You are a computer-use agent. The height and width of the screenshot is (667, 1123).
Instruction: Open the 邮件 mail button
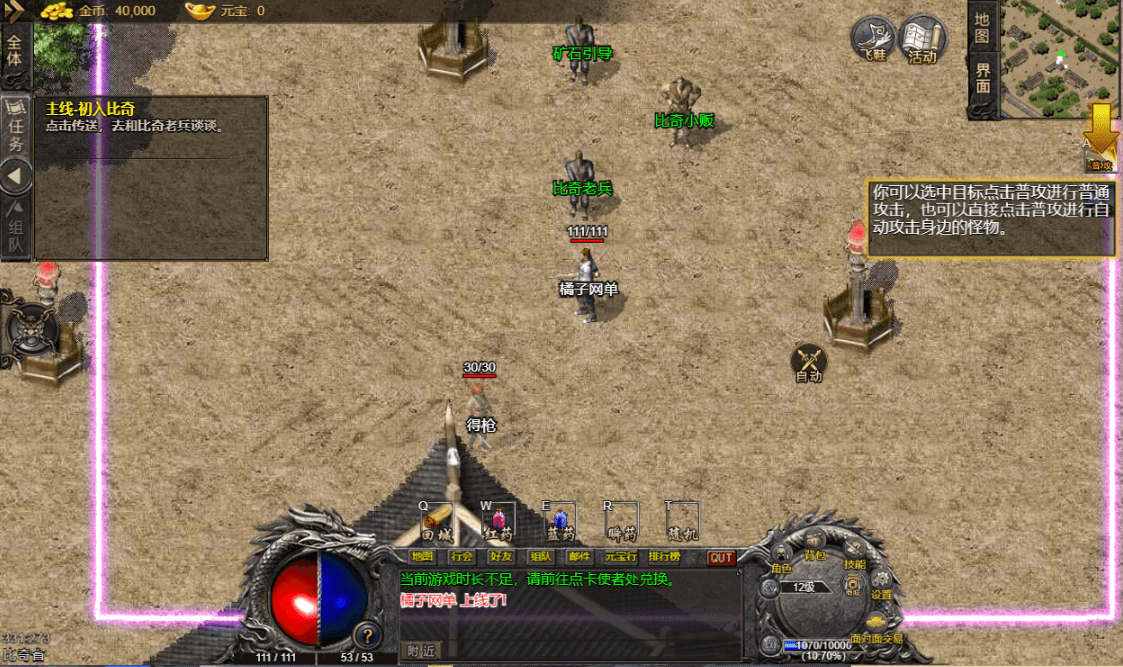pos(579,557)
